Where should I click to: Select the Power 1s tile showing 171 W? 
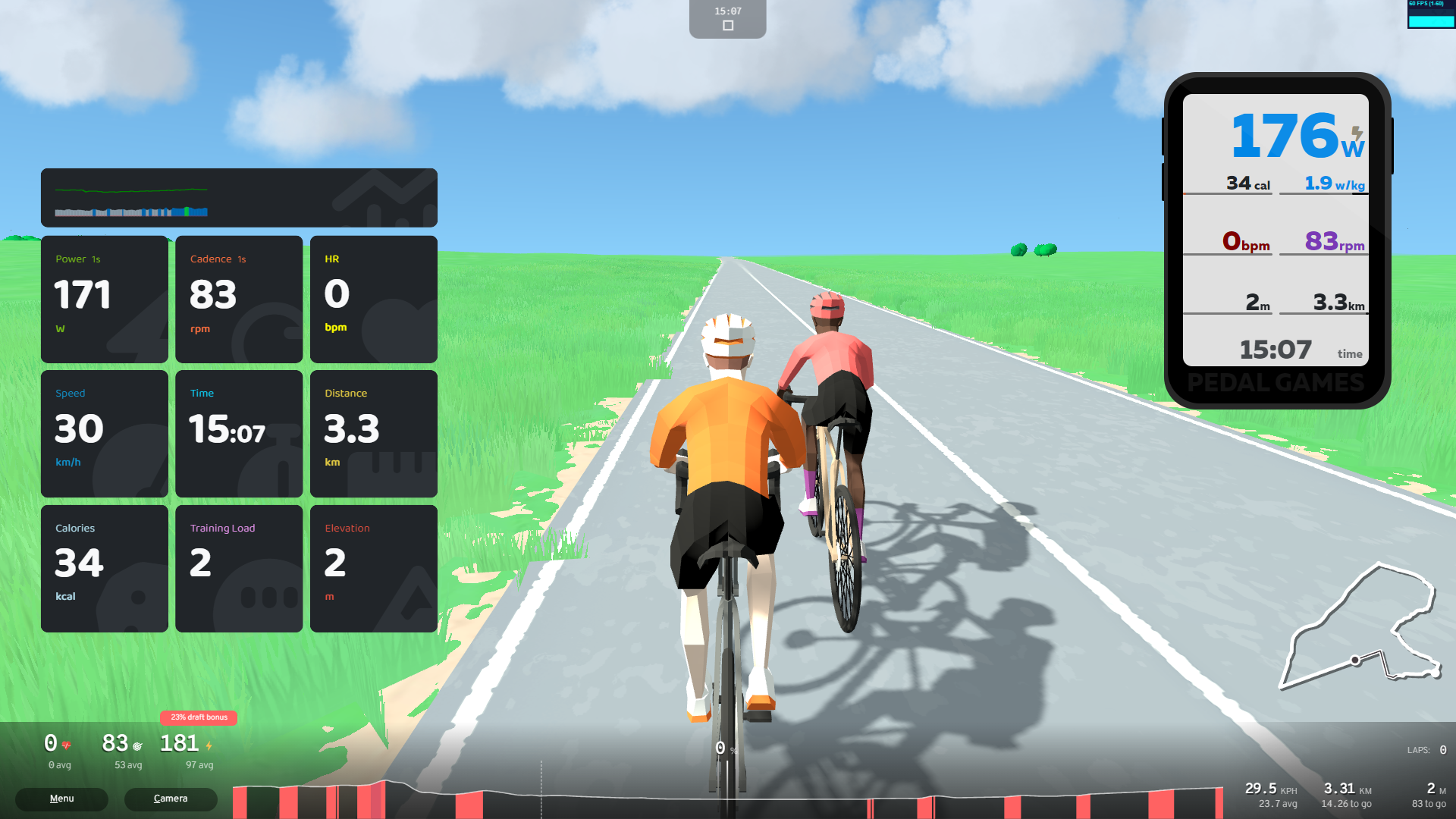104,298
